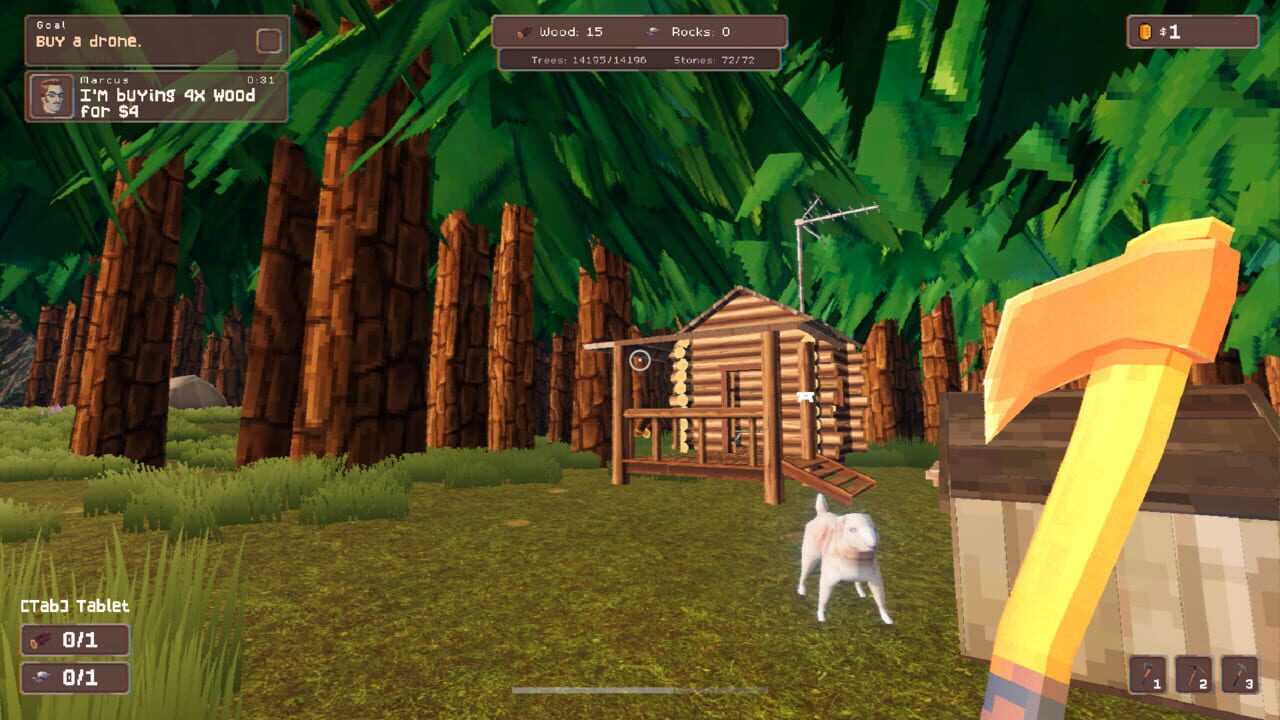Click the log icon on first tablet objective

(x=37, y=641)
